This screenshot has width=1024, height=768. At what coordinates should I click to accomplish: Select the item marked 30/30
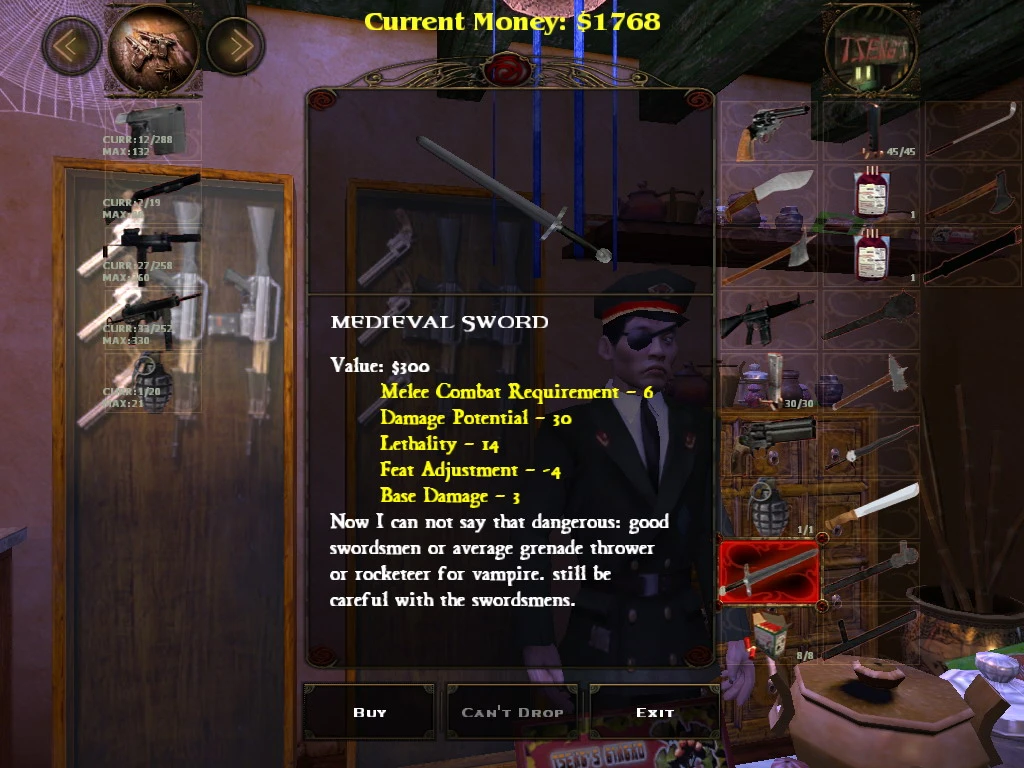coord(769,381)
